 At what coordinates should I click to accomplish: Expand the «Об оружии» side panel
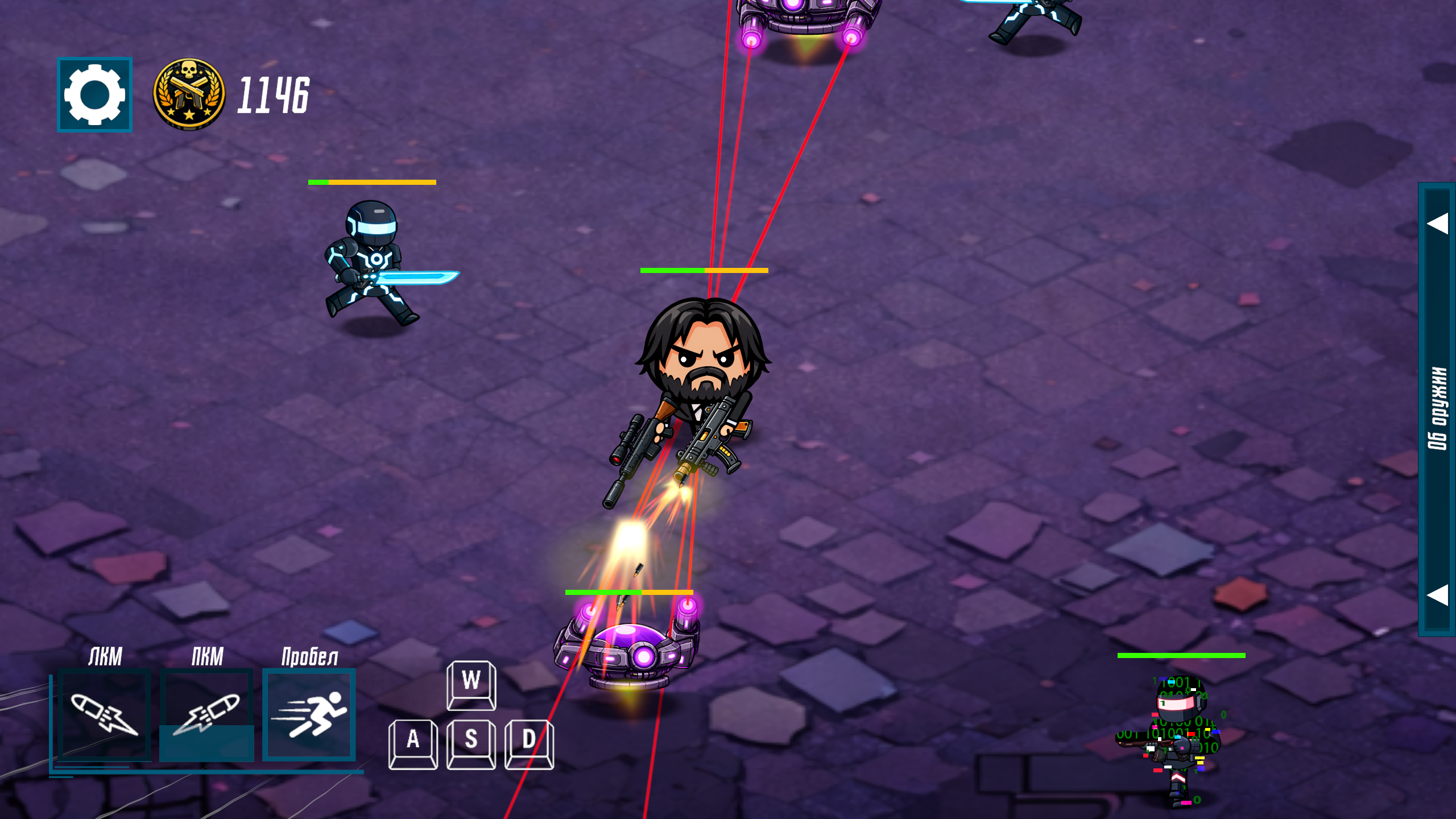pyautogui.click(x=1437, y=408)
